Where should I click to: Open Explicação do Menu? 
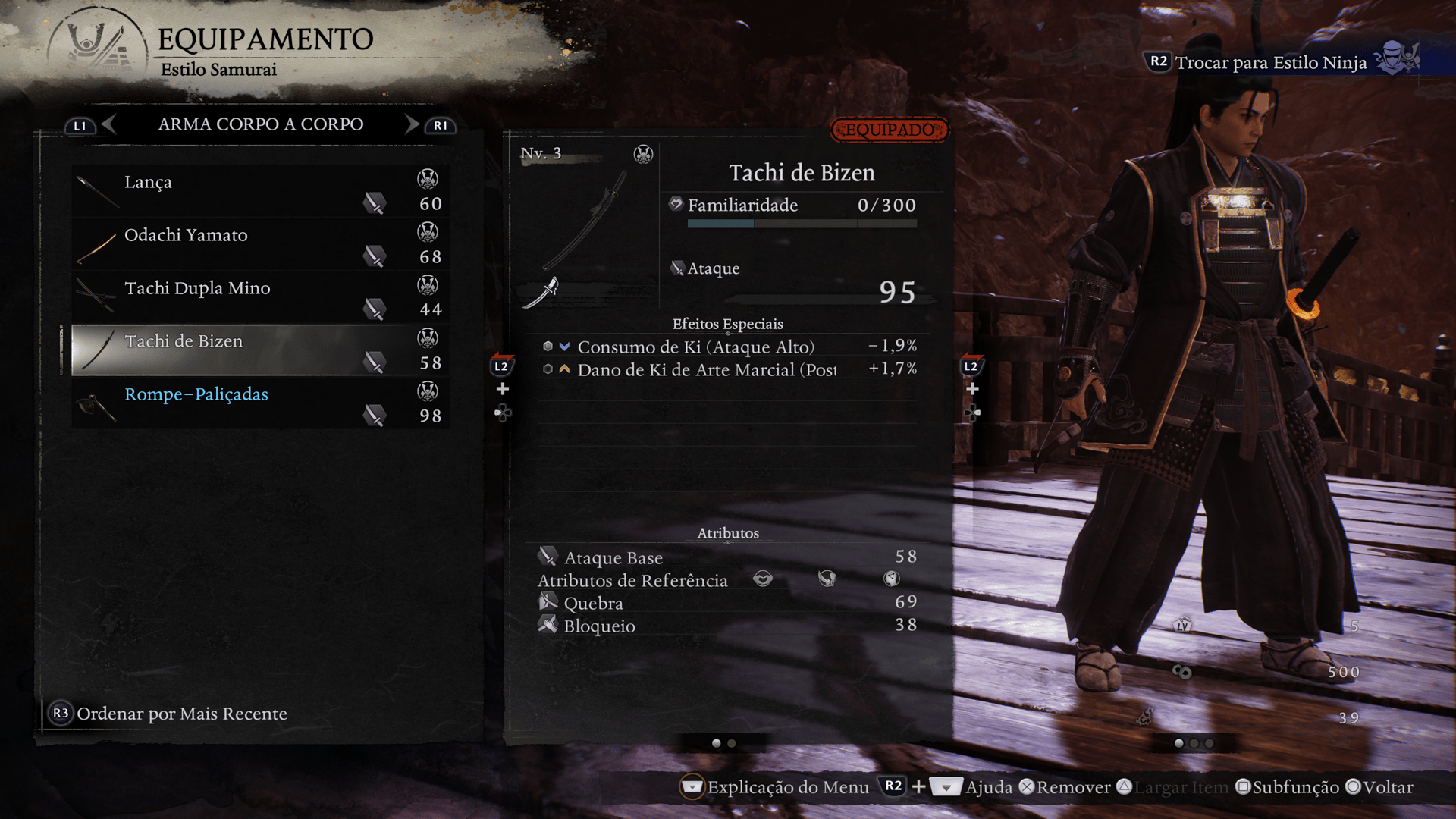click(787, 787)
